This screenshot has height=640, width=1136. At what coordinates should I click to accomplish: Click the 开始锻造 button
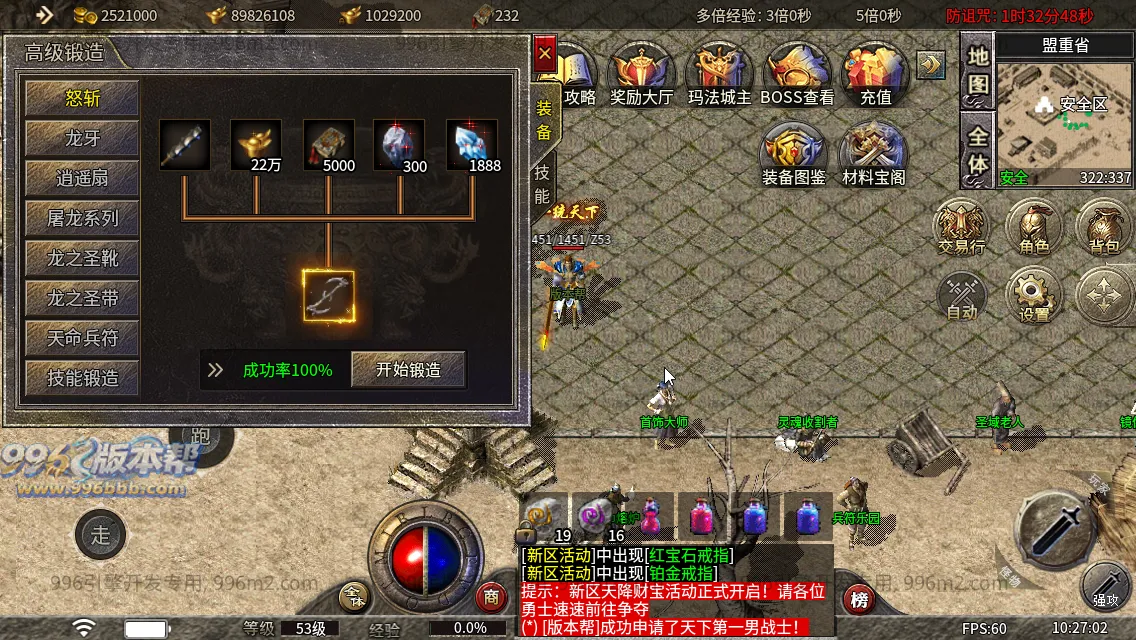pos(408,370)
